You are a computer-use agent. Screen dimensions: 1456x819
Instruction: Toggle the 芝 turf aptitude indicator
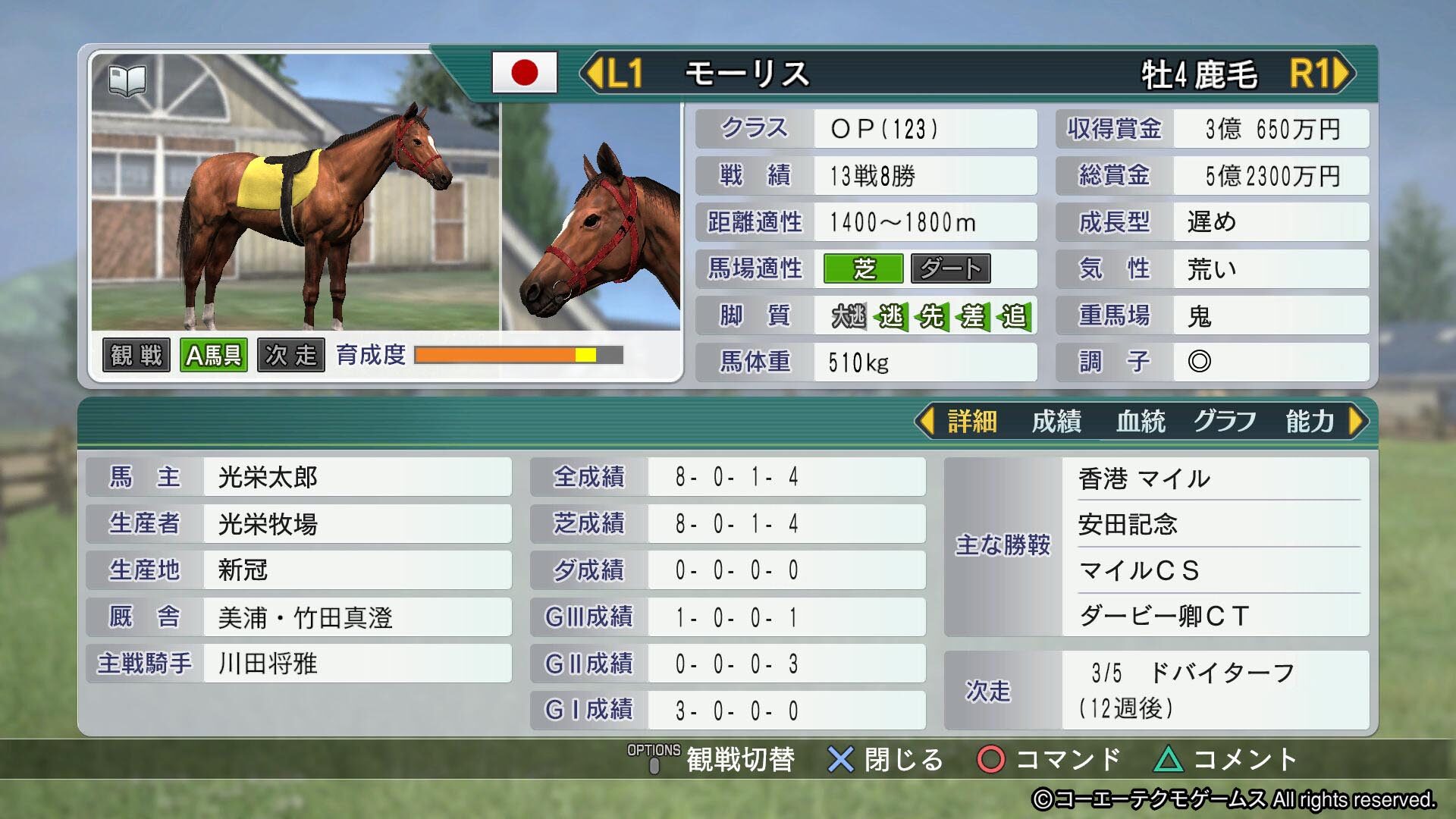tap(864, 268)
